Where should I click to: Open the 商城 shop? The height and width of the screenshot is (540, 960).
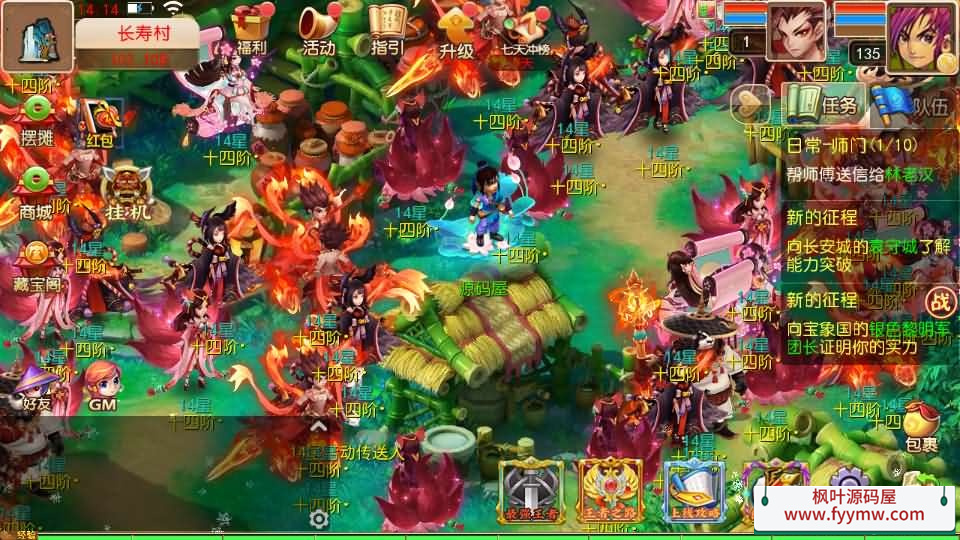pyautogui.click(x=37, y=188)
